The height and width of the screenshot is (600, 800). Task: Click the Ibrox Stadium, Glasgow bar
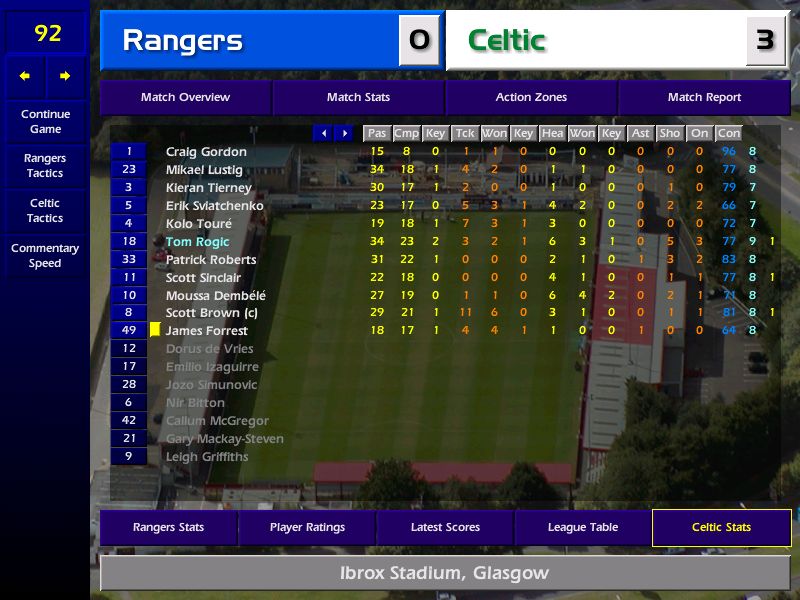point(445,573)
